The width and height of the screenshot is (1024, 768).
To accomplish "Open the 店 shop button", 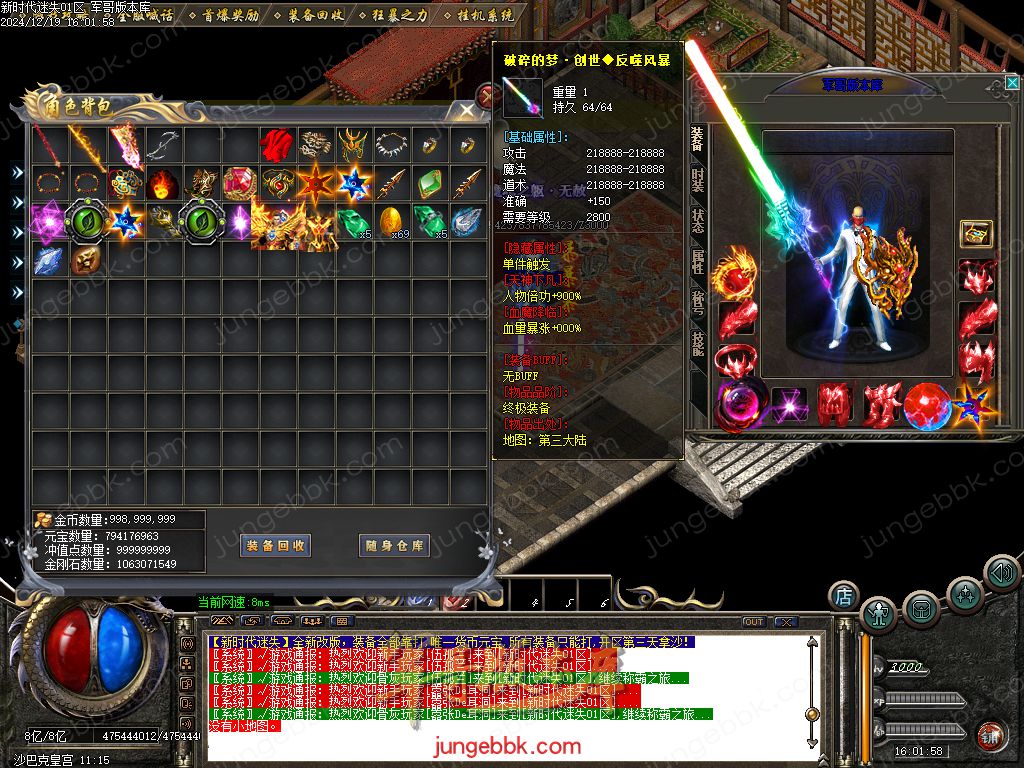I will (843, 596).
